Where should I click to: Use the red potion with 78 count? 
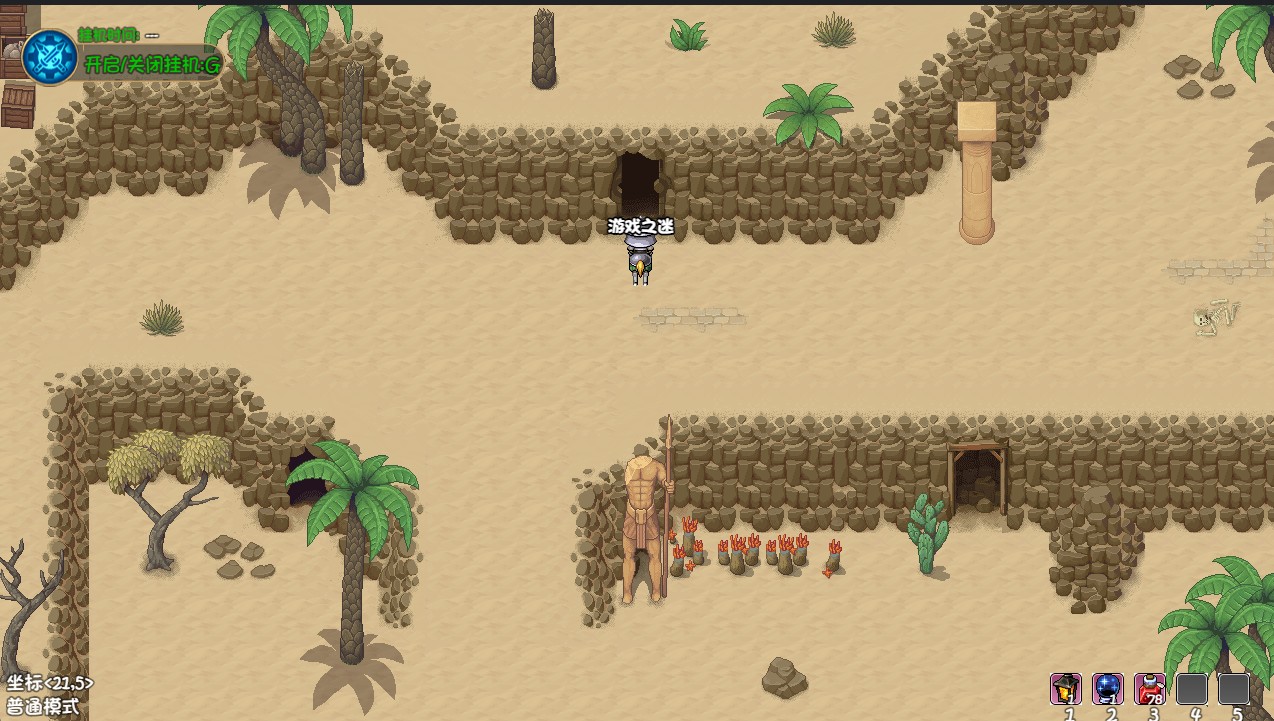(1150, 689)
